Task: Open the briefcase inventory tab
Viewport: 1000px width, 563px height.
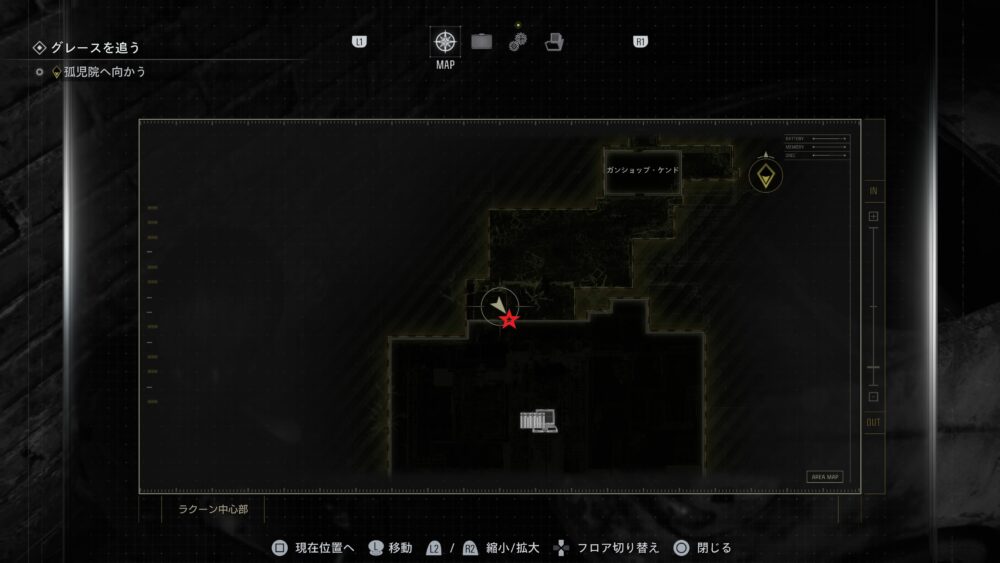Action: click(x=482, y=42)
